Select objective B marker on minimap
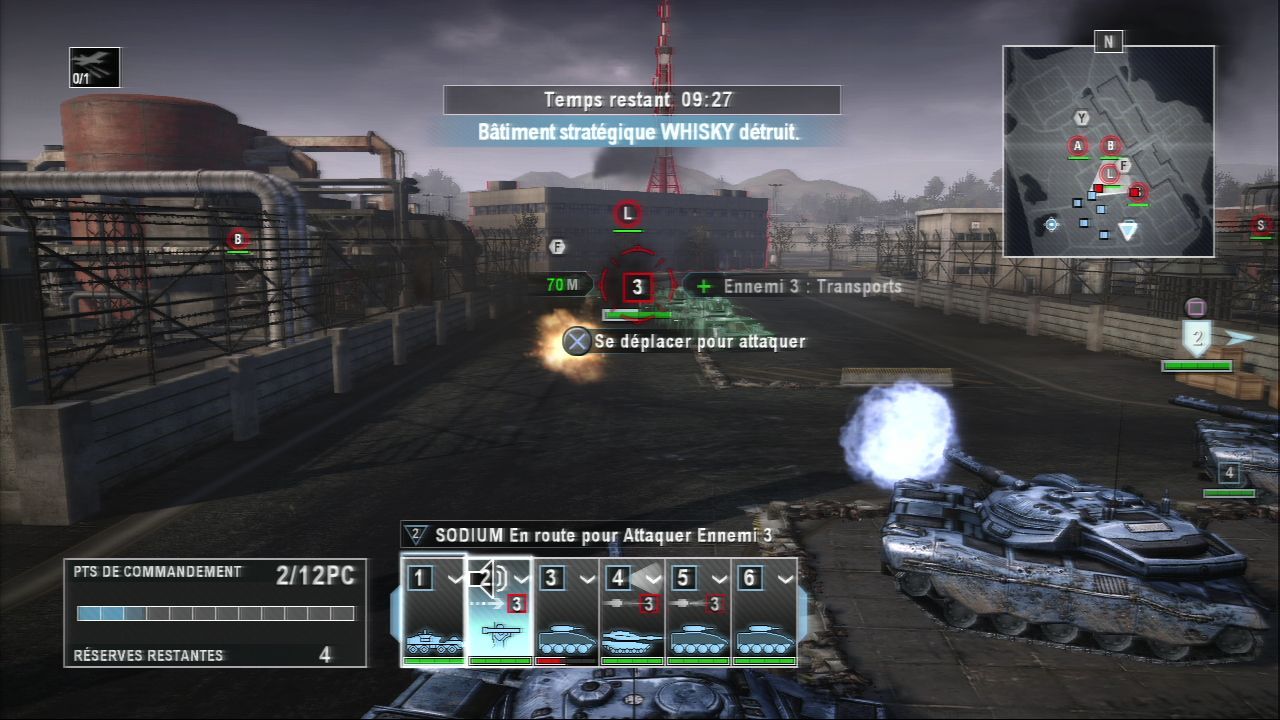 pos(1111,146)
